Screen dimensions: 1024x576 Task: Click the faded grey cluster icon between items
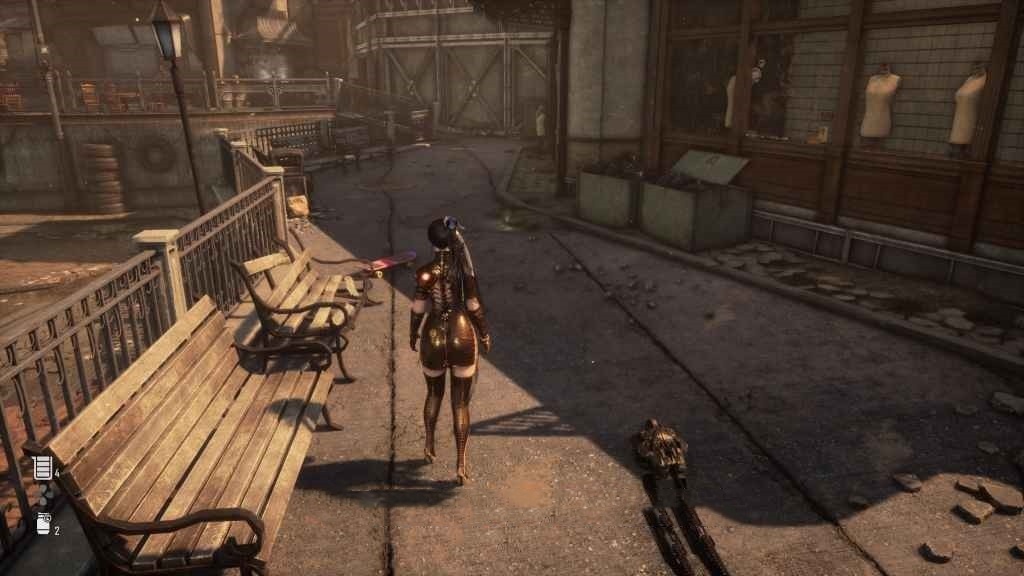click(44, 495)
